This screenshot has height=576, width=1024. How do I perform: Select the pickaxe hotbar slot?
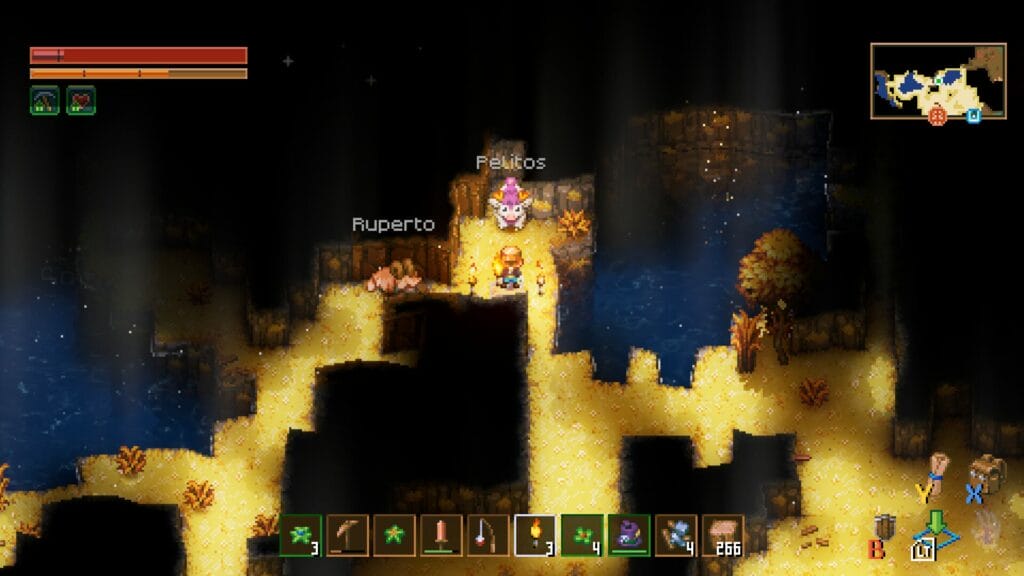point(347,535)
